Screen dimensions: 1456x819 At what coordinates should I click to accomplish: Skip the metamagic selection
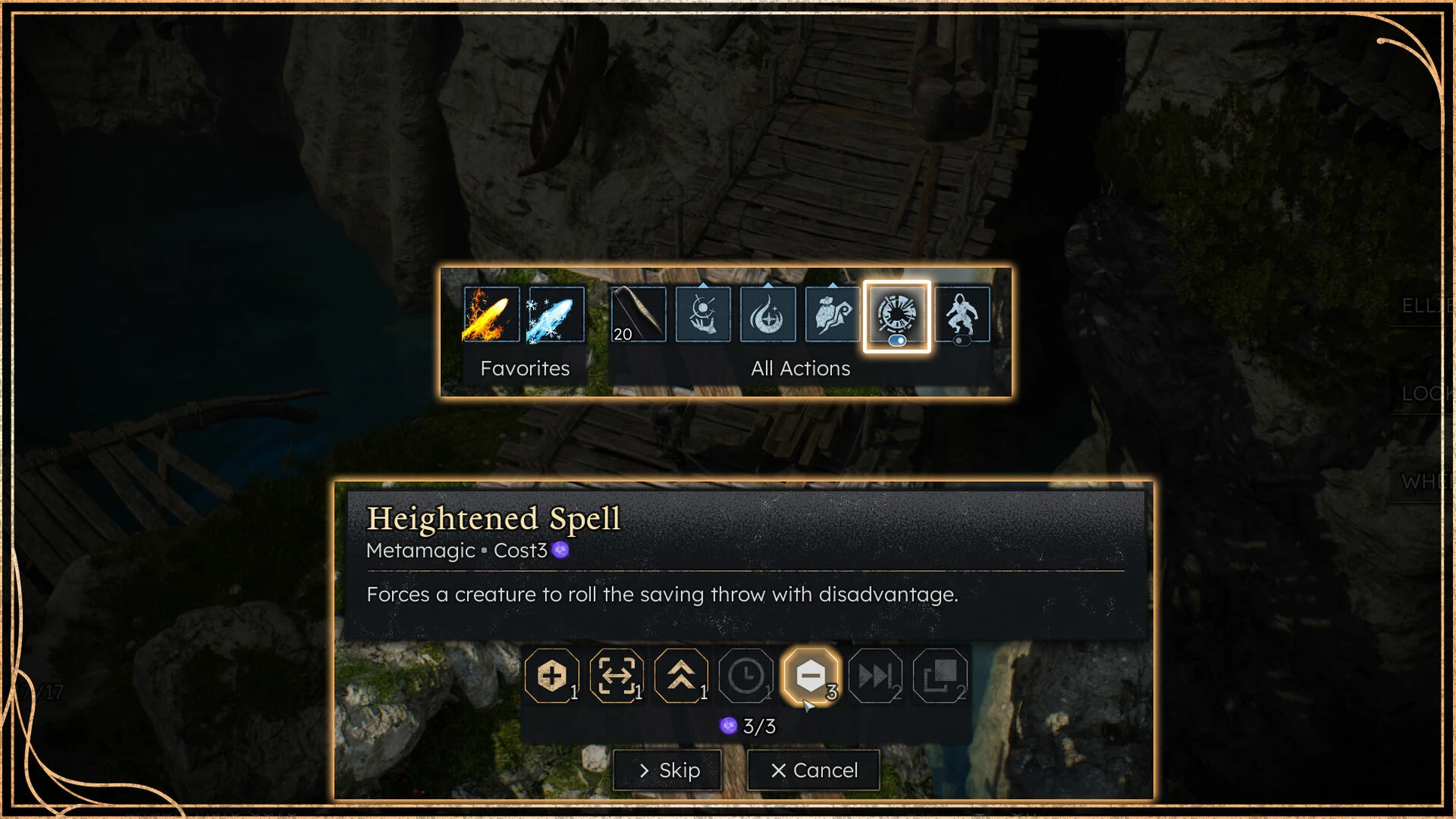pyautogui.click(x=667, y=770)
